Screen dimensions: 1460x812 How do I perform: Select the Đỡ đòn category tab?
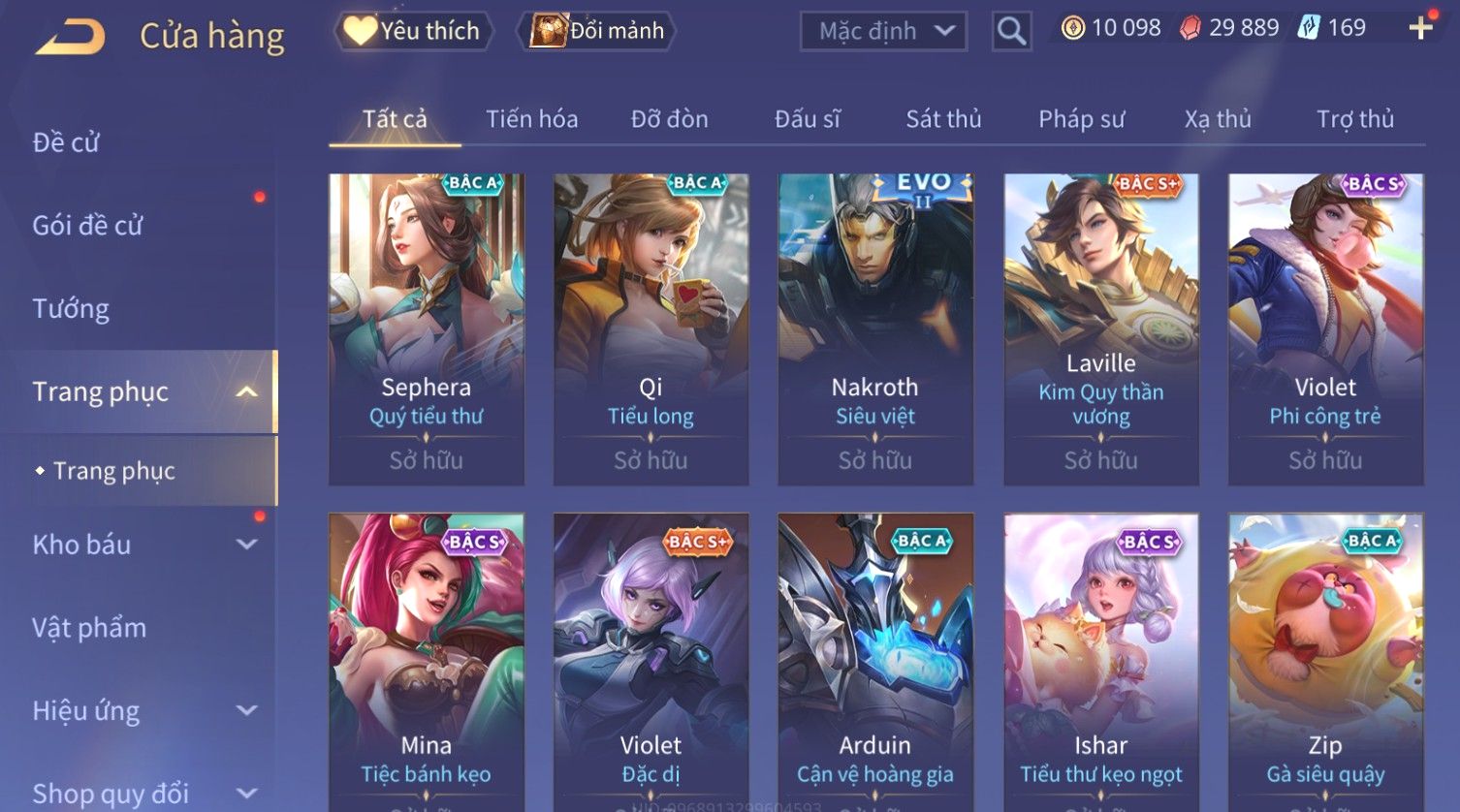coord(669,119)
